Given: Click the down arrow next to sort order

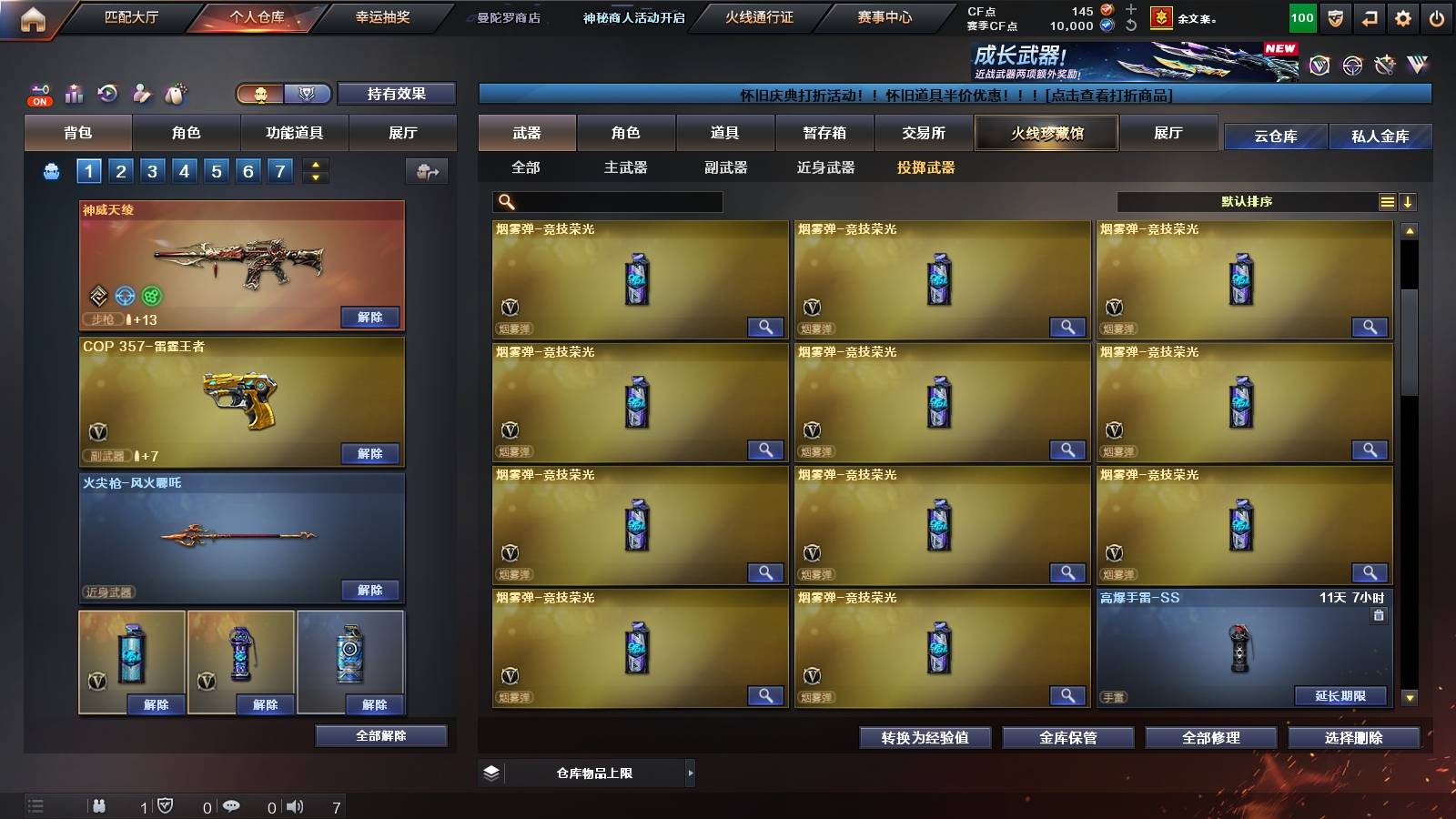Looking at the screenshot, I should 1409,201.
